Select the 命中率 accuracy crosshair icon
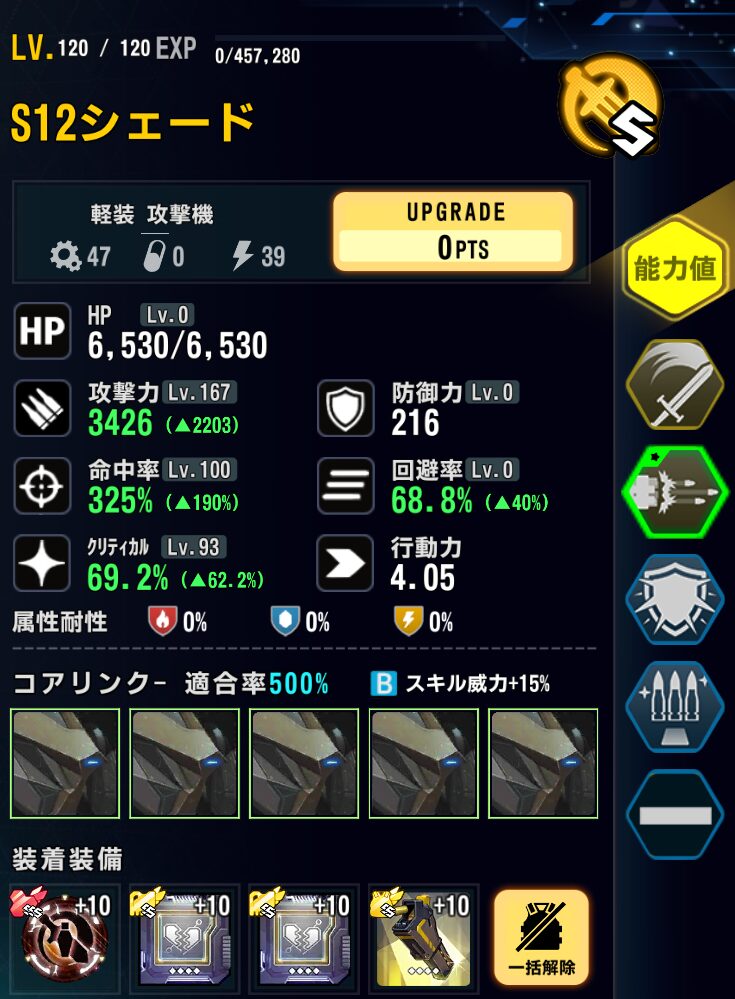Image resolution: width=735 pixels, height=999 pixels. pyautogui.click(x=43, y=487)
